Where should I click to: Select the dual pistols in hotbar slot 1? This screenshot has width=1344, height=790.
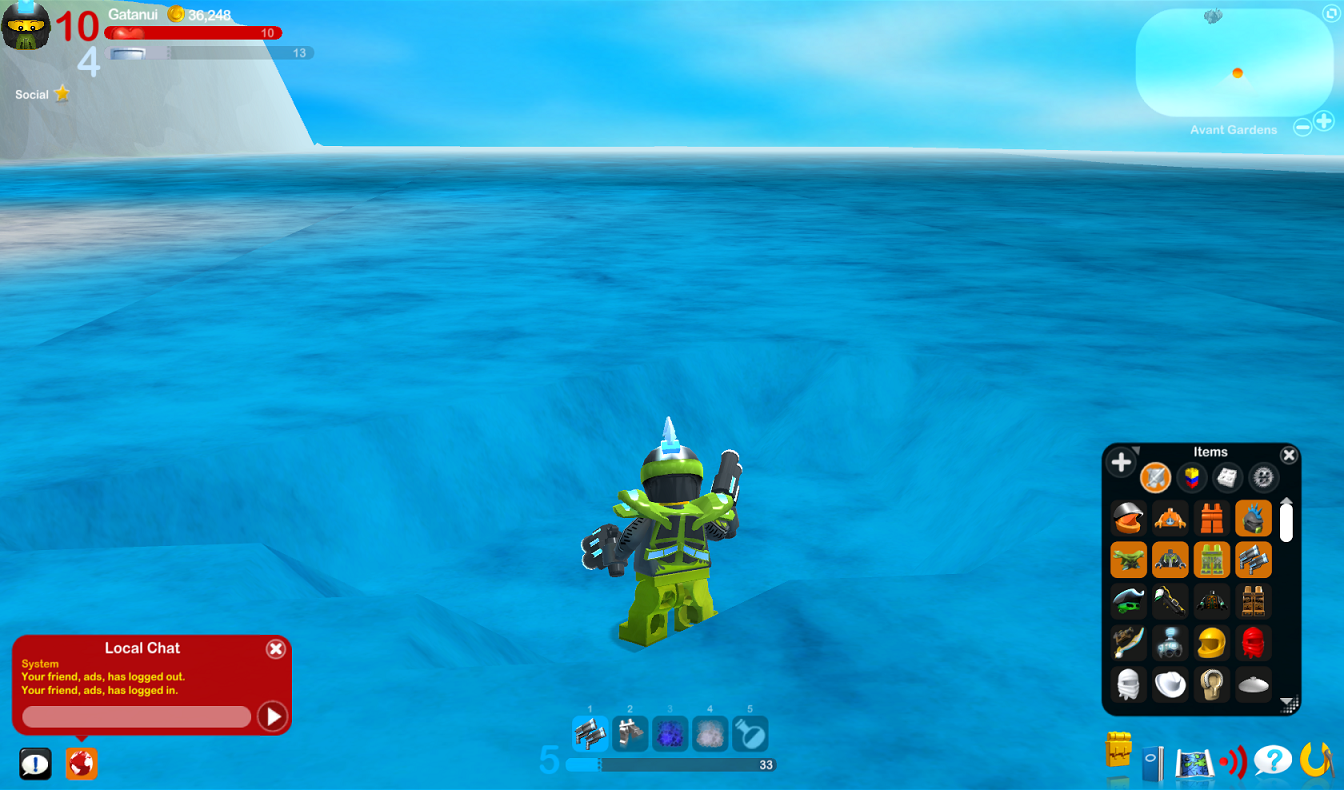pyautogui.click(x=591, y=734)
